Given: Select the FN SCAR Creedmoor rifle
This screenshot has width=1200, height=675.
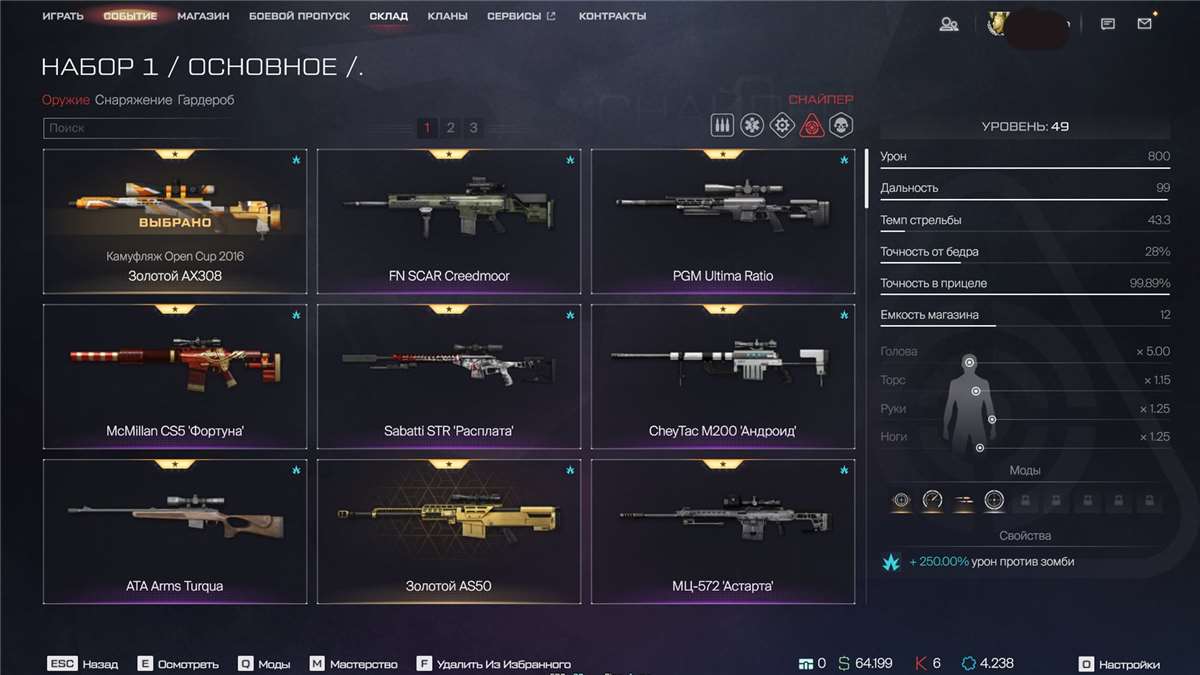Looking at the screenshot, I should [449, 222].
